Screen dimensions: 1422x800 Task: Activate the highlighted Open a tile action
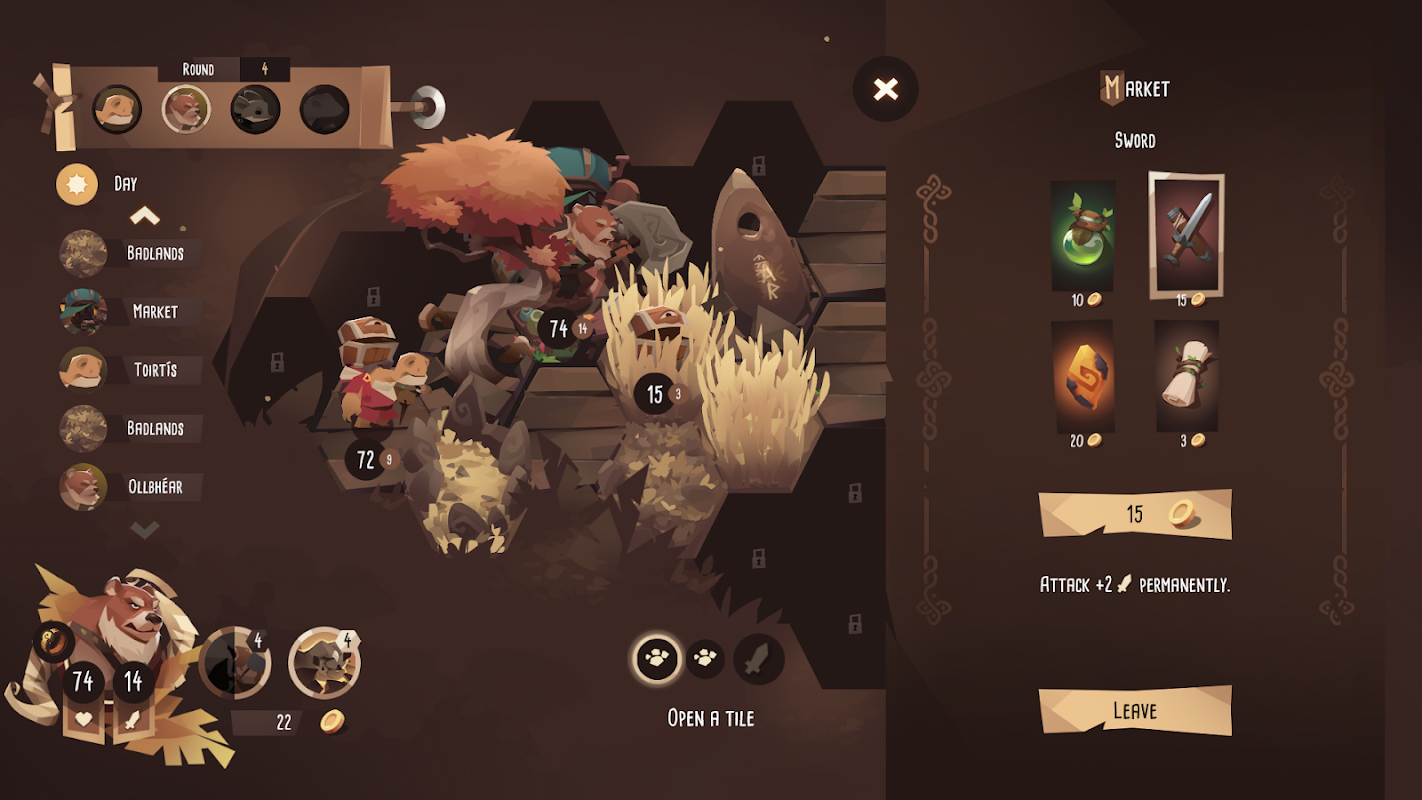(x=657, y=659)
